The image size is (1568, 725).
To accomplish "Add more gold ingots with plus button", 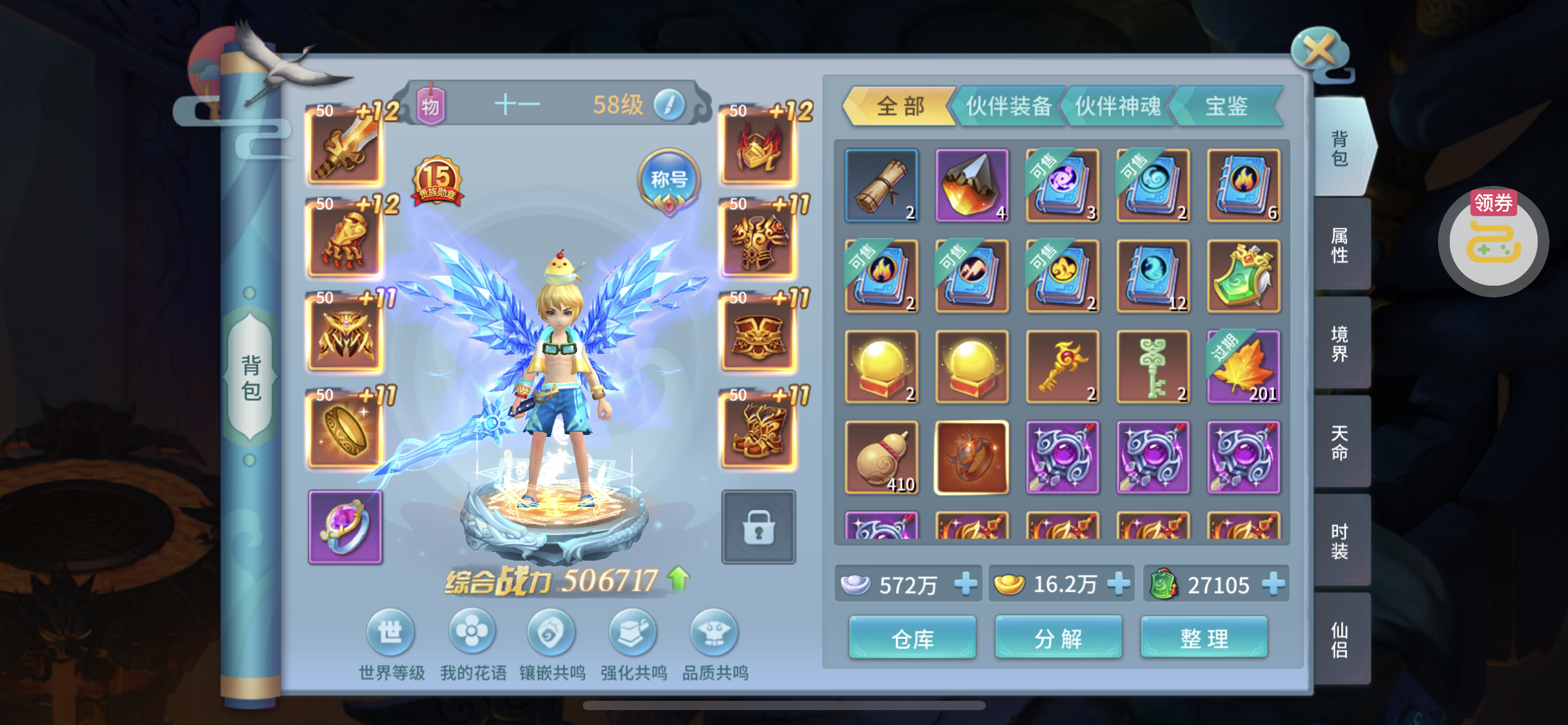I will click(1119, 584).
